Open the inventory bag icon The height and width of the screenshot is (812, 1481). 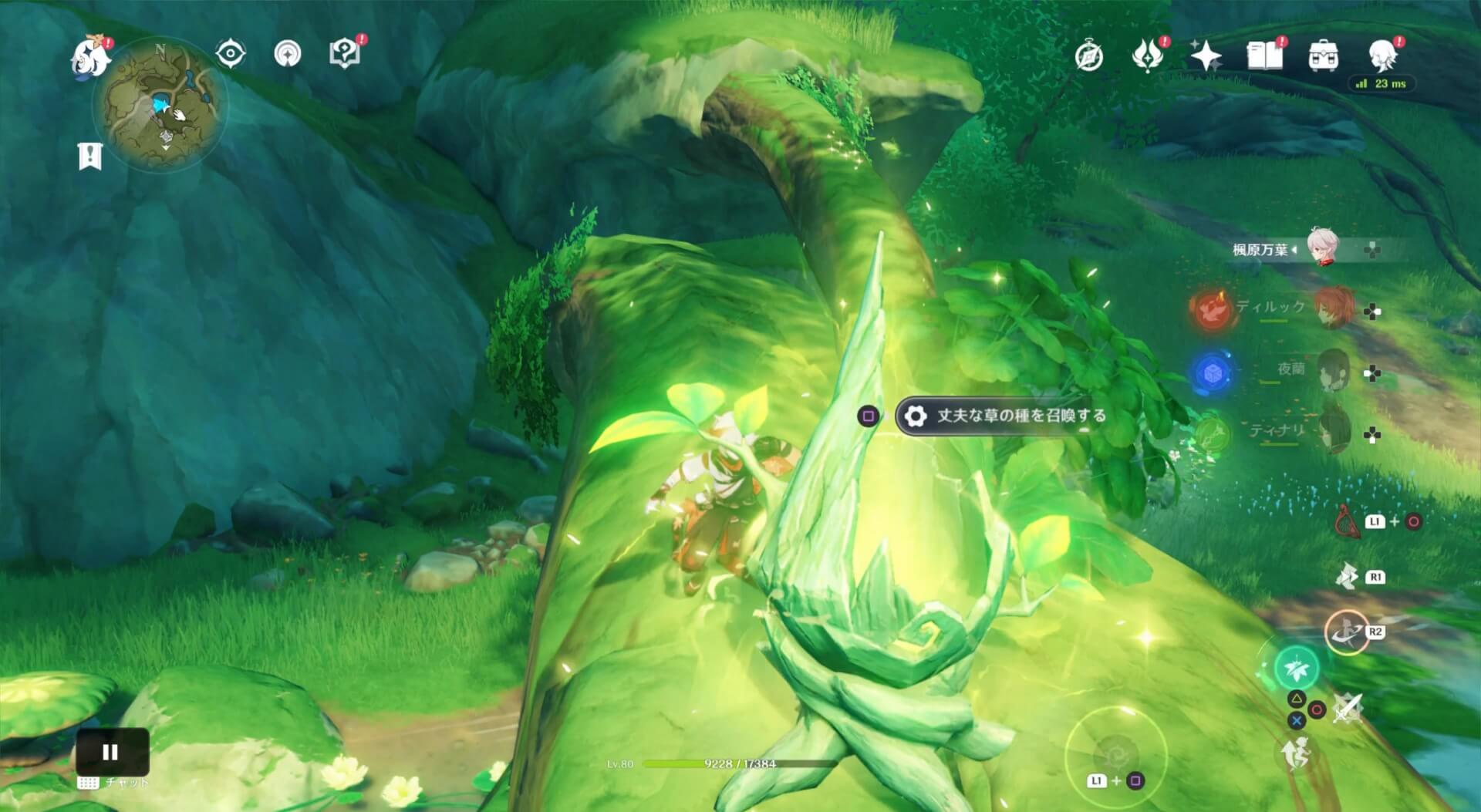1324,56
